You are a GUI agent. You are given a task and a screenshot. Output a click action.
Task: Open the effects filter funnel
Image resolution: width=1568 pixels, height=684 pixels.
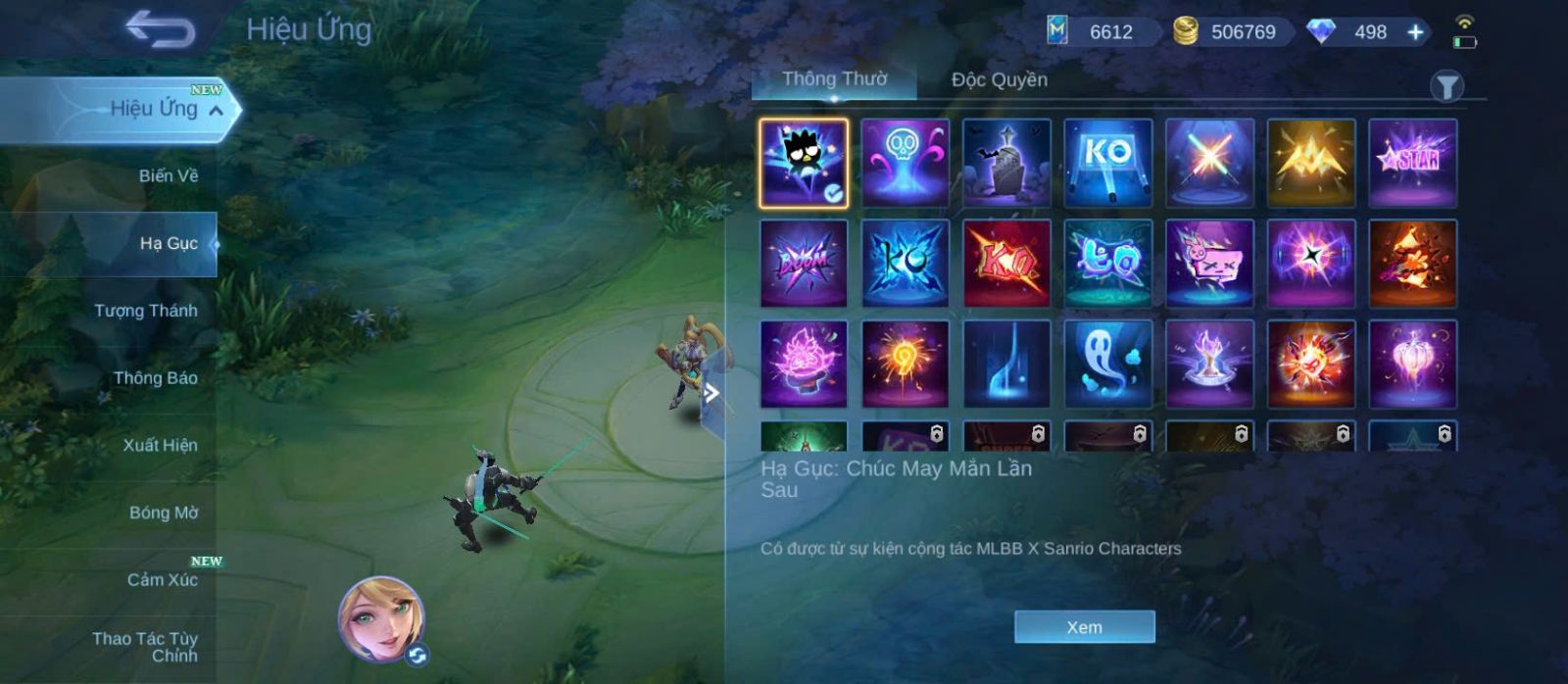(x=1446, y=87)
